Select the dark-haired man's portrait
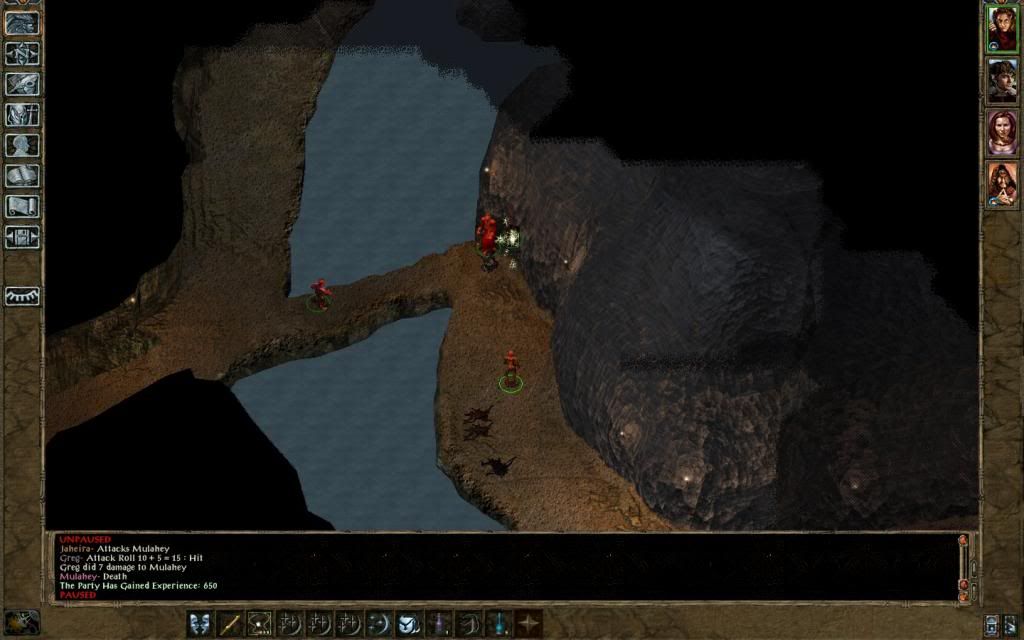Viewport: 1024px width, 640px height. pyautogui.click(x=1002, y=80)
